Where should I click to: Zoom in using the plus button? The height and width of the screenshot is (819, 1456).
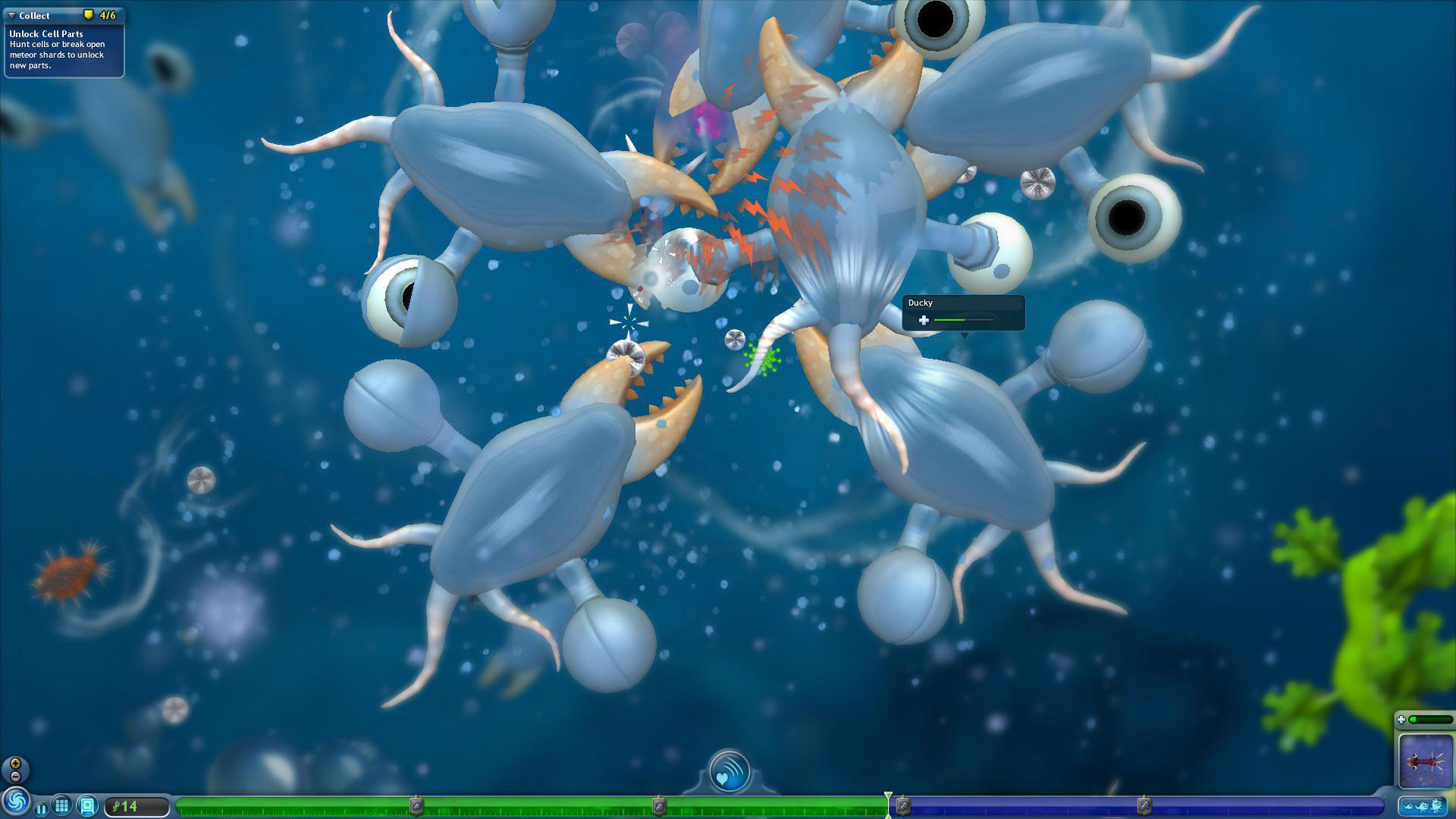(x=16, y=763)
